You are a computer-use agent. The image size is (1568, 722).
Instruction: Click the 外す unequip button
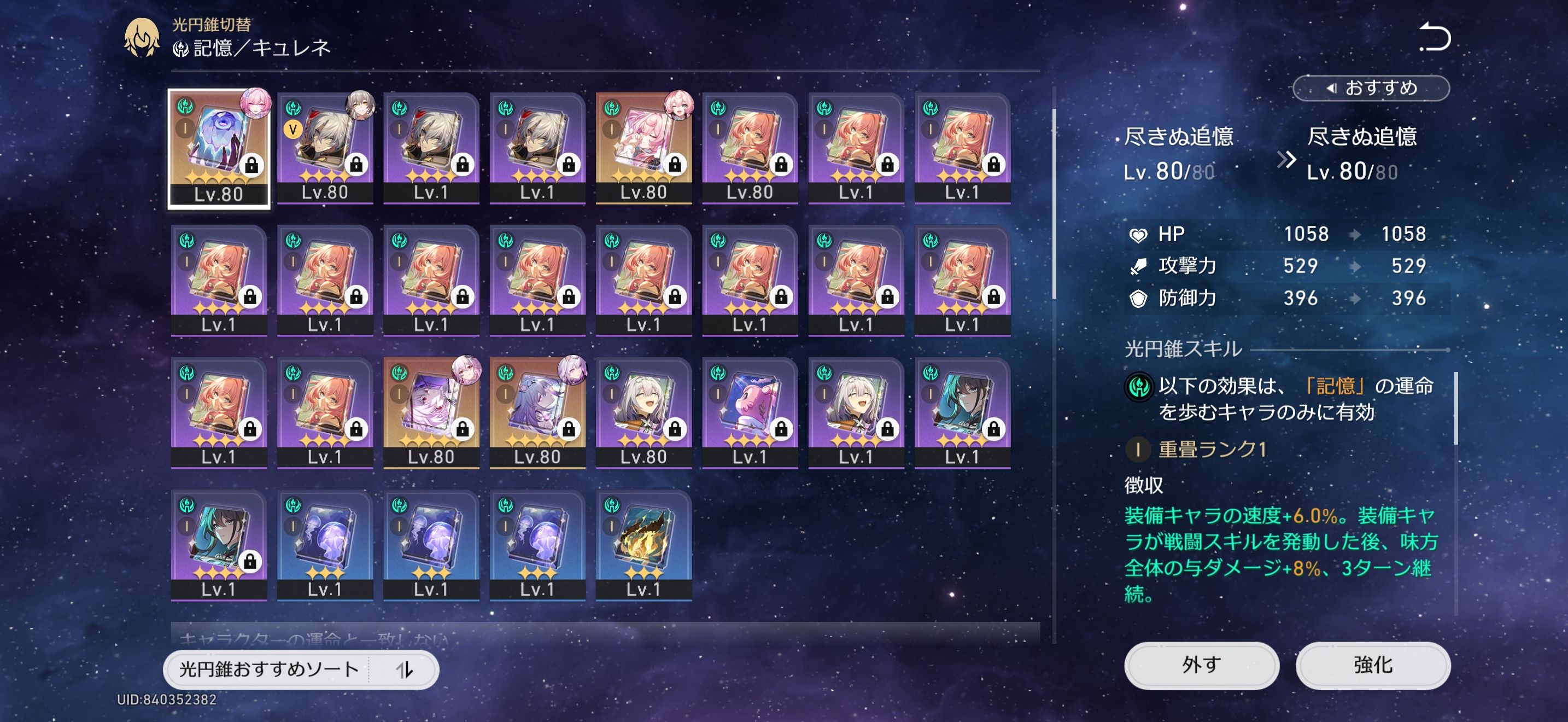1201,664
